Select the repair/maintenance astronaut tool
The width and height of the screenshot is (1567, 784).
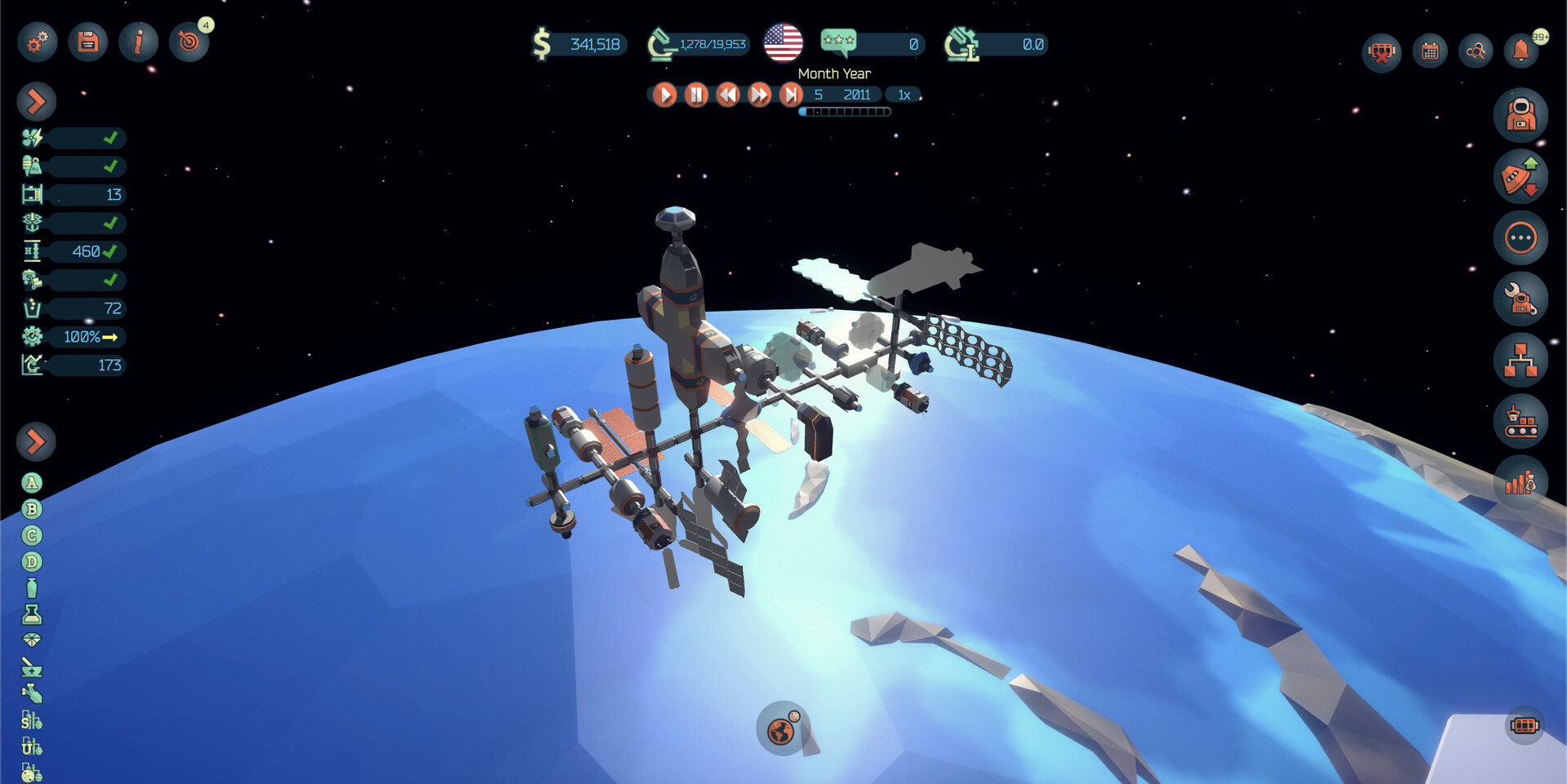point(1523,299)
